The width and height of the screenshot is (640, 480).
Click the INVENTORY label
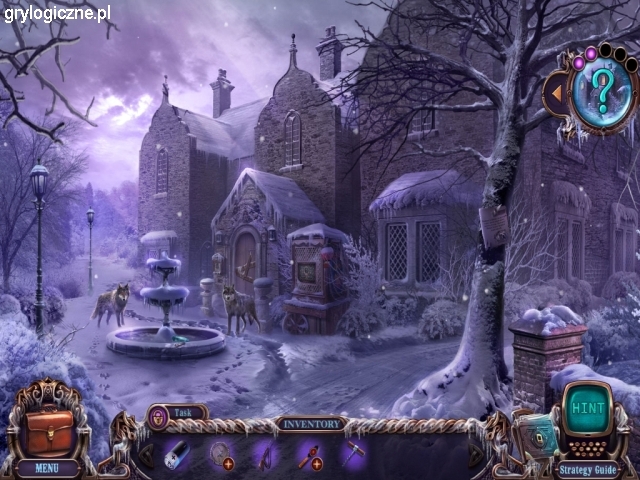click(310, 424)
